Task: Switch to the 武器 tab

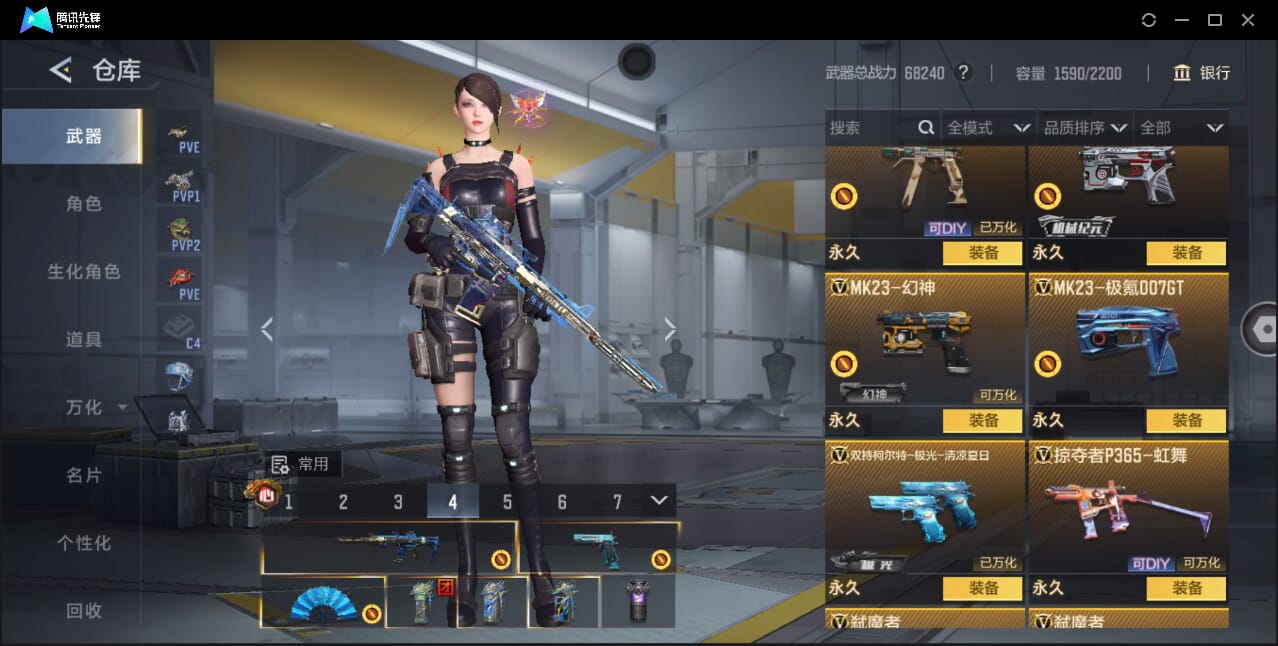Action: tap(83, 136)
